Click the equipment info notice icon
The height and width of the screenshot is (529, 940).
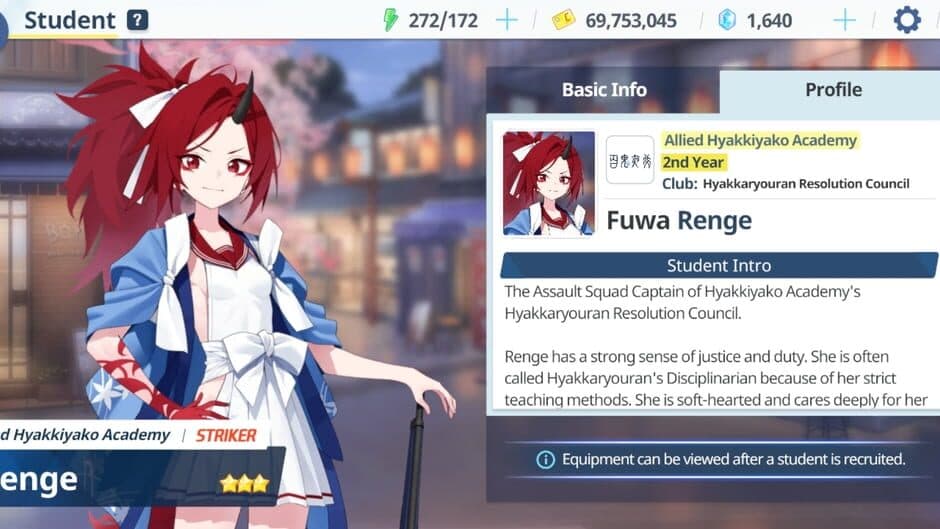[545, 460]
